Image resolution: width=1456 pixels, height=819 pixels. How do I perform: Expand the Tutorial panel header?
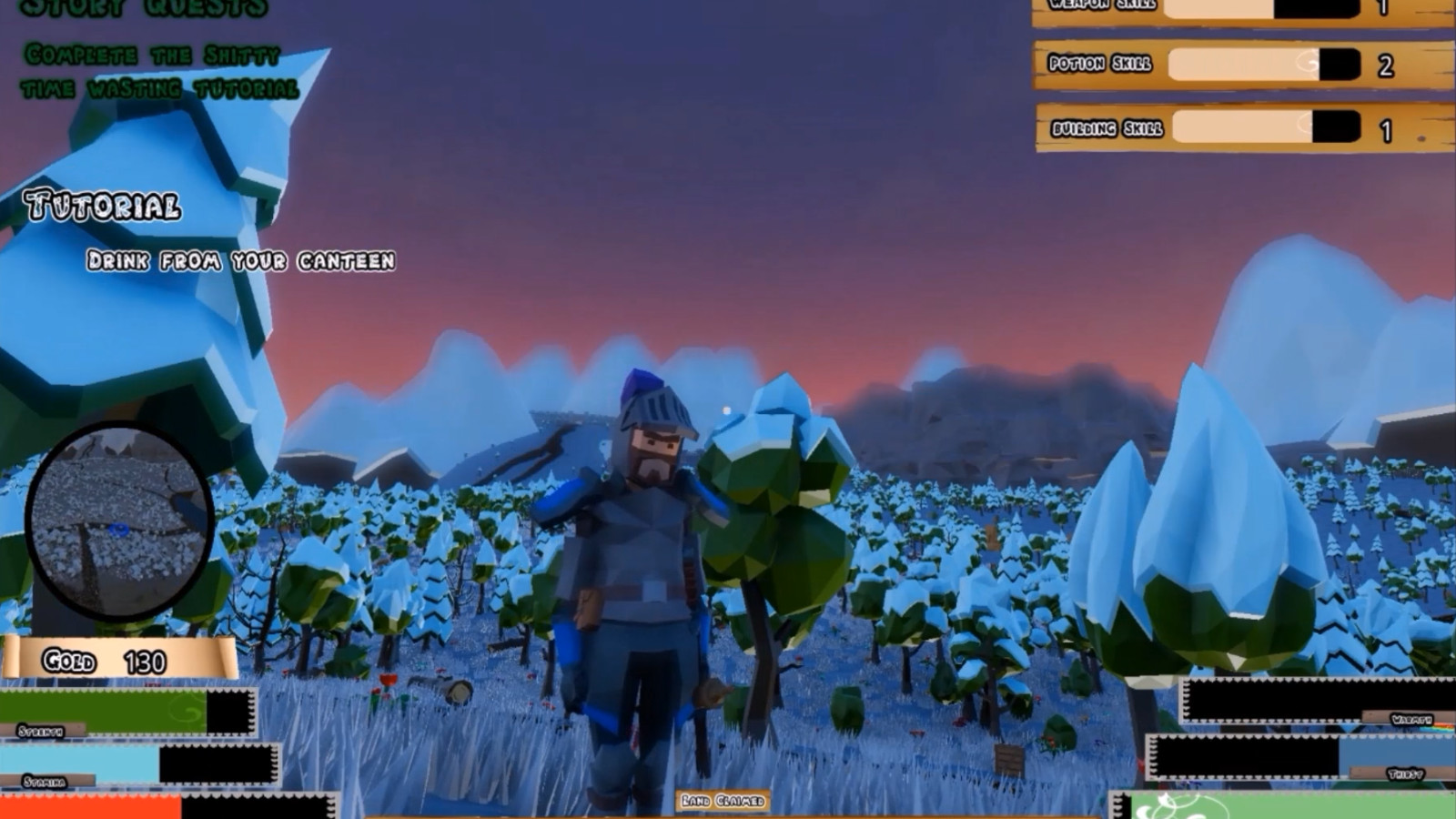tap(103, 206)
